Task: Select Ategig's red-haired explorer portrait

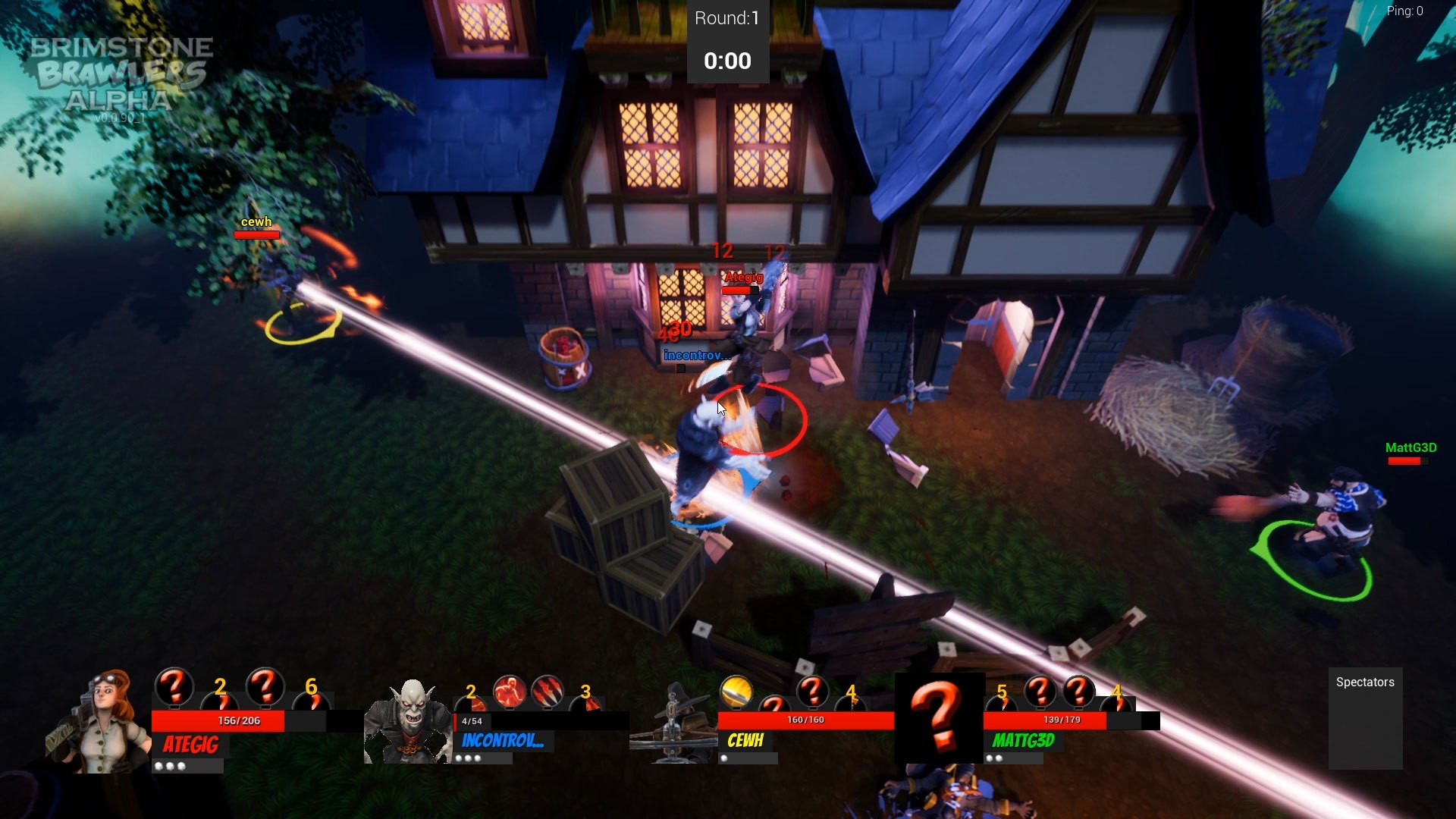Action: 100,721
